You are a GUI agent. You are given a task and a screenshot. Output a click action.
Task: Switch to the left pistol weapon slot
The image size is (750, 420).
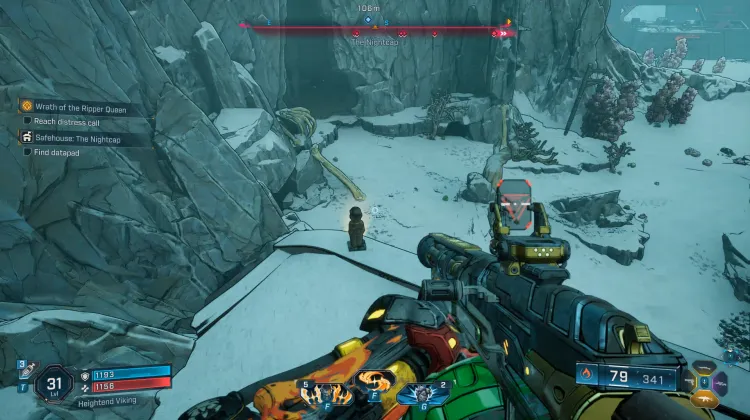pyautogui.click(x=690, y=382)
